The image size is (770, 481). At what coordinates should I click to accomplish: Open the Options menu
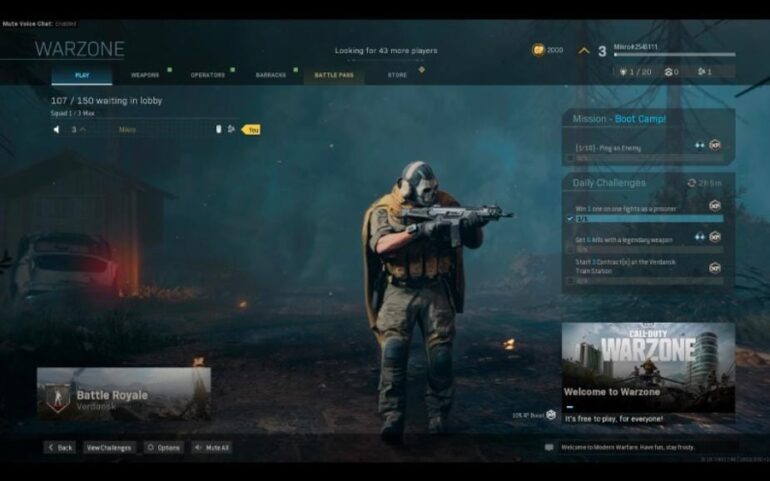[164, 447]
